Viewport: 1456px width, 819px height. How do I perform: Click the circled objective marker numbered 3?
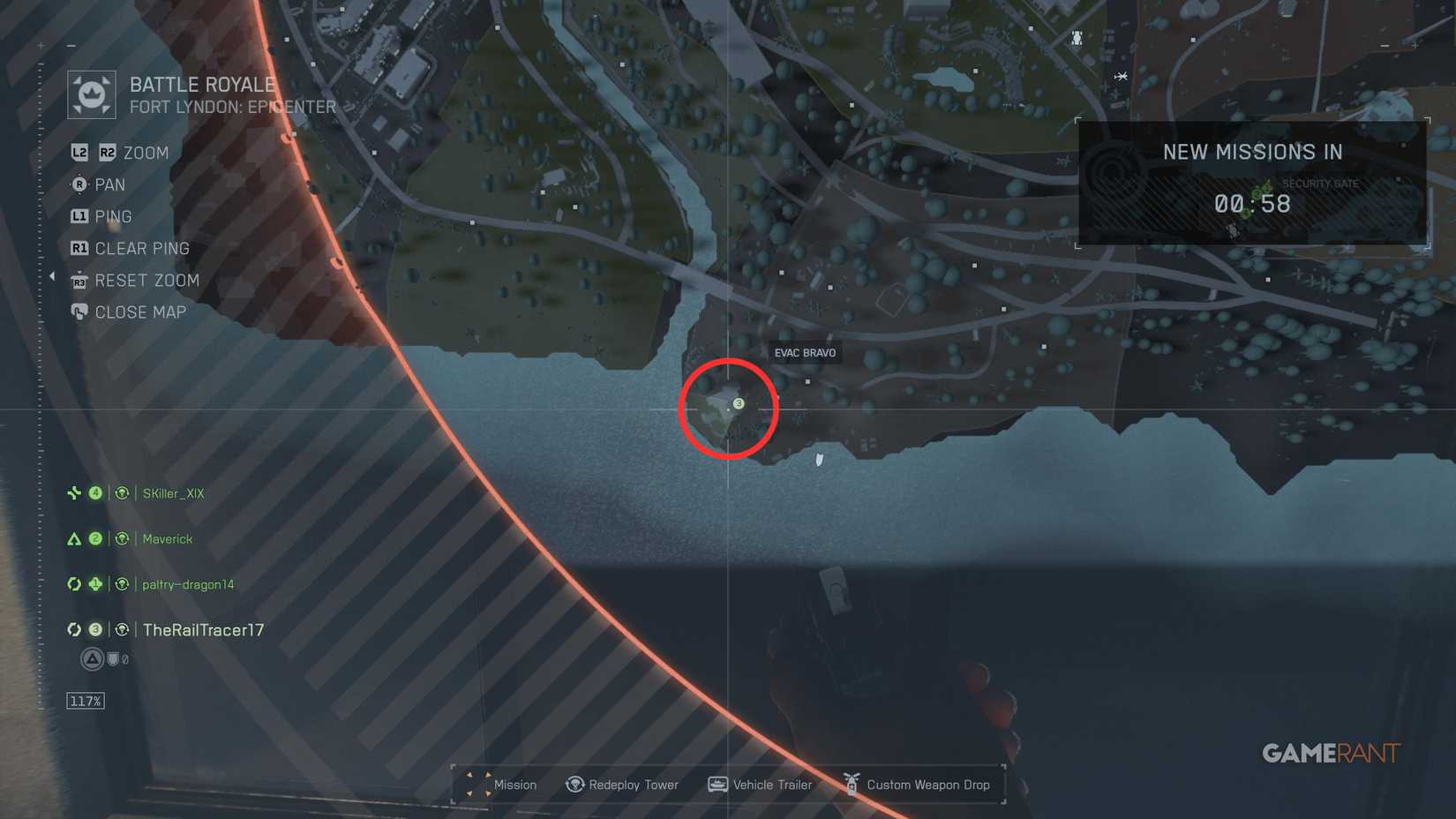[x=738, y=403]
